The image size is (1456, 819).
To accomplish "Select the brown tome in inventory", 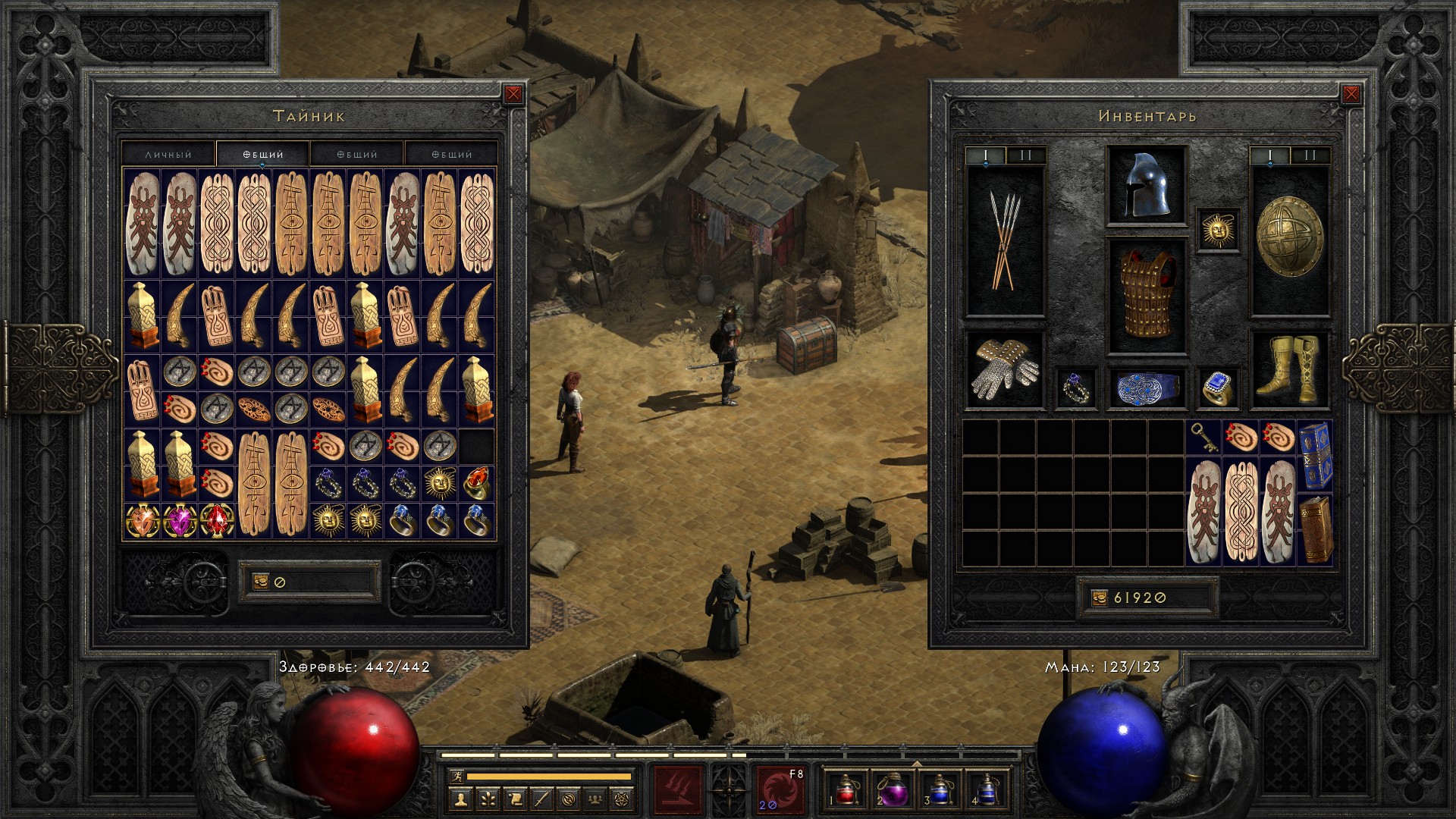I will 1316,529.
